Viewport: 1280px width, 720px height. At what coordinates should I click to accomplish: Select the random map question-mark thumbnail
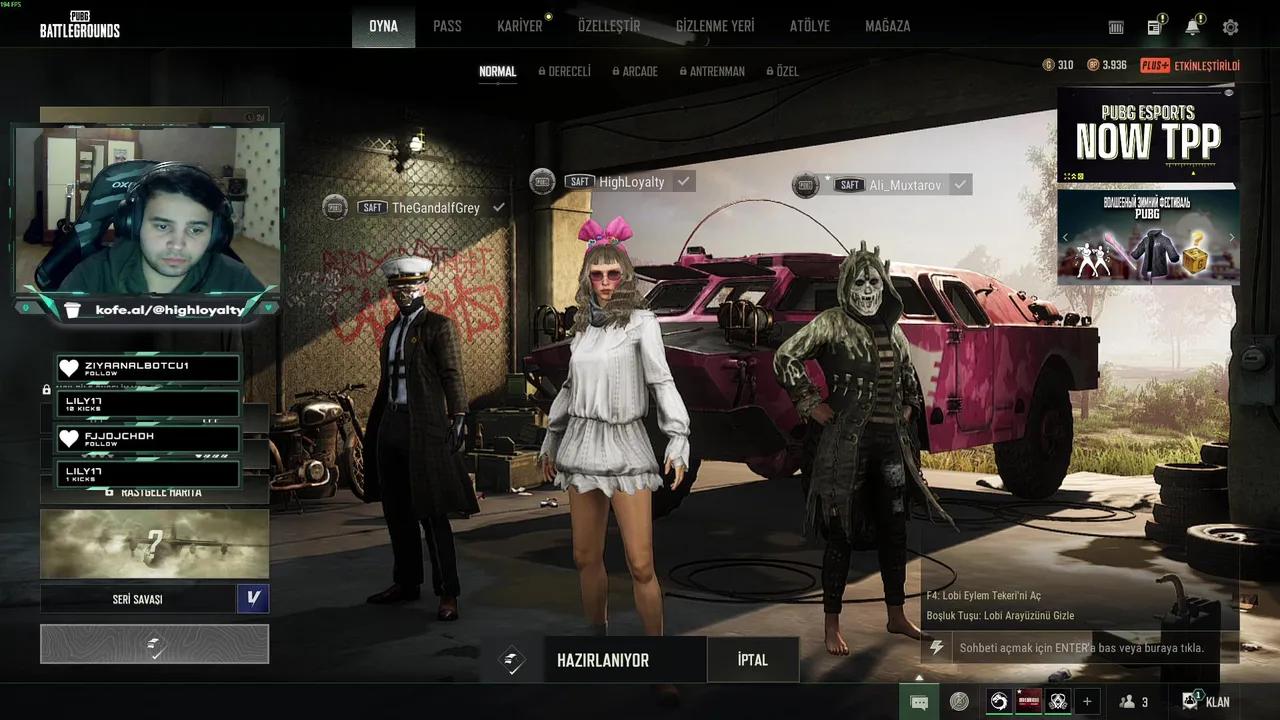154,545
